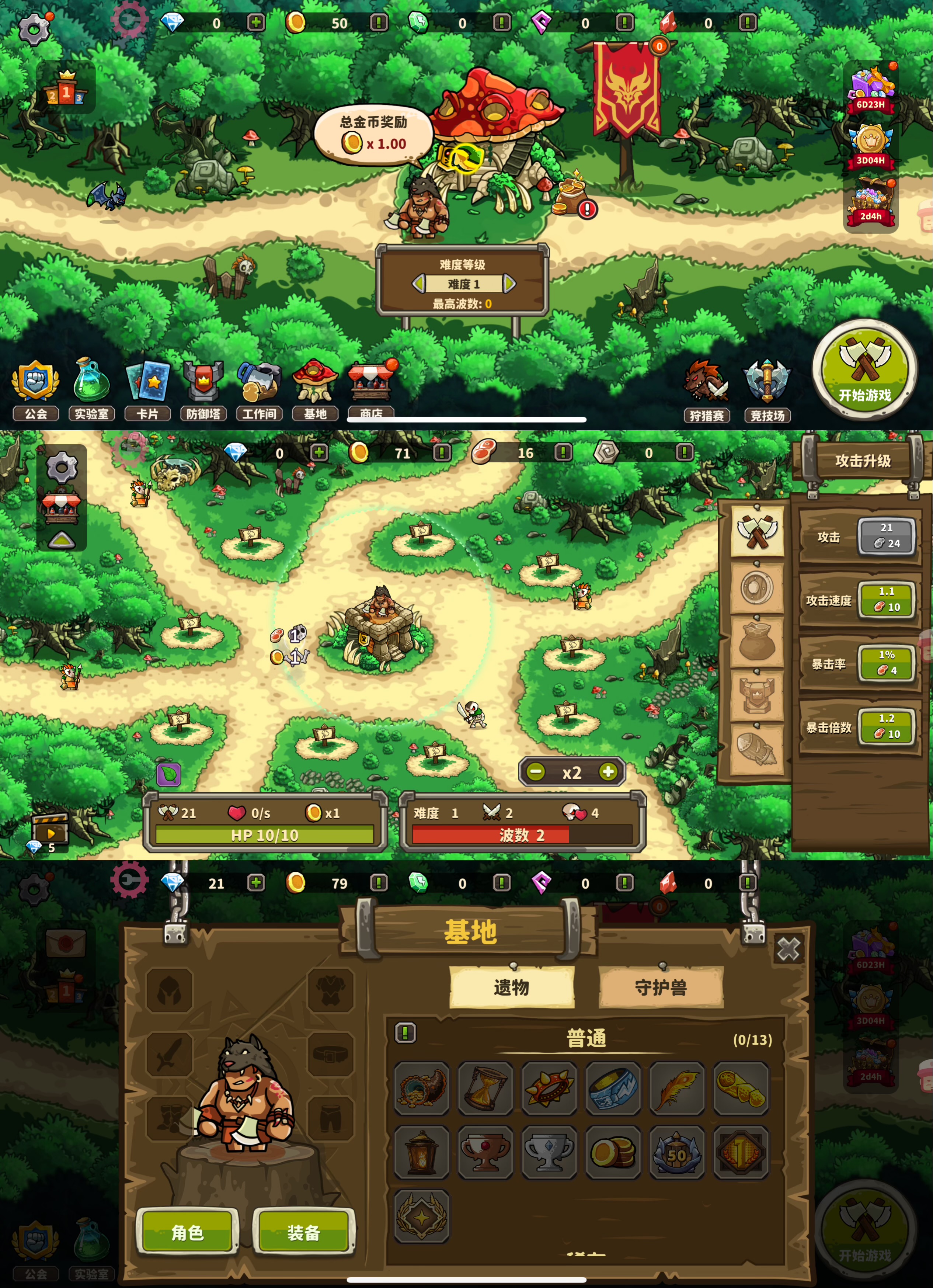
Task: Switch to the 守护兽 guardian beast tab
Action: tap(661, 987)
